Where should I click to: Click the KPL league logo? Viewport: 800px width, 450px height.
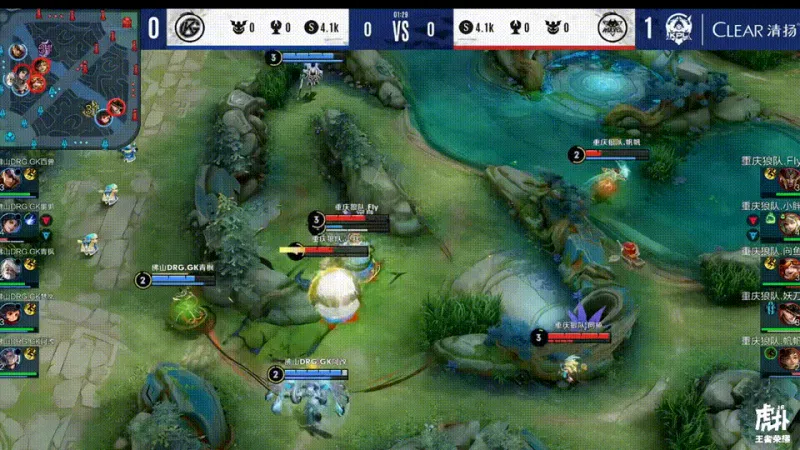679,28
